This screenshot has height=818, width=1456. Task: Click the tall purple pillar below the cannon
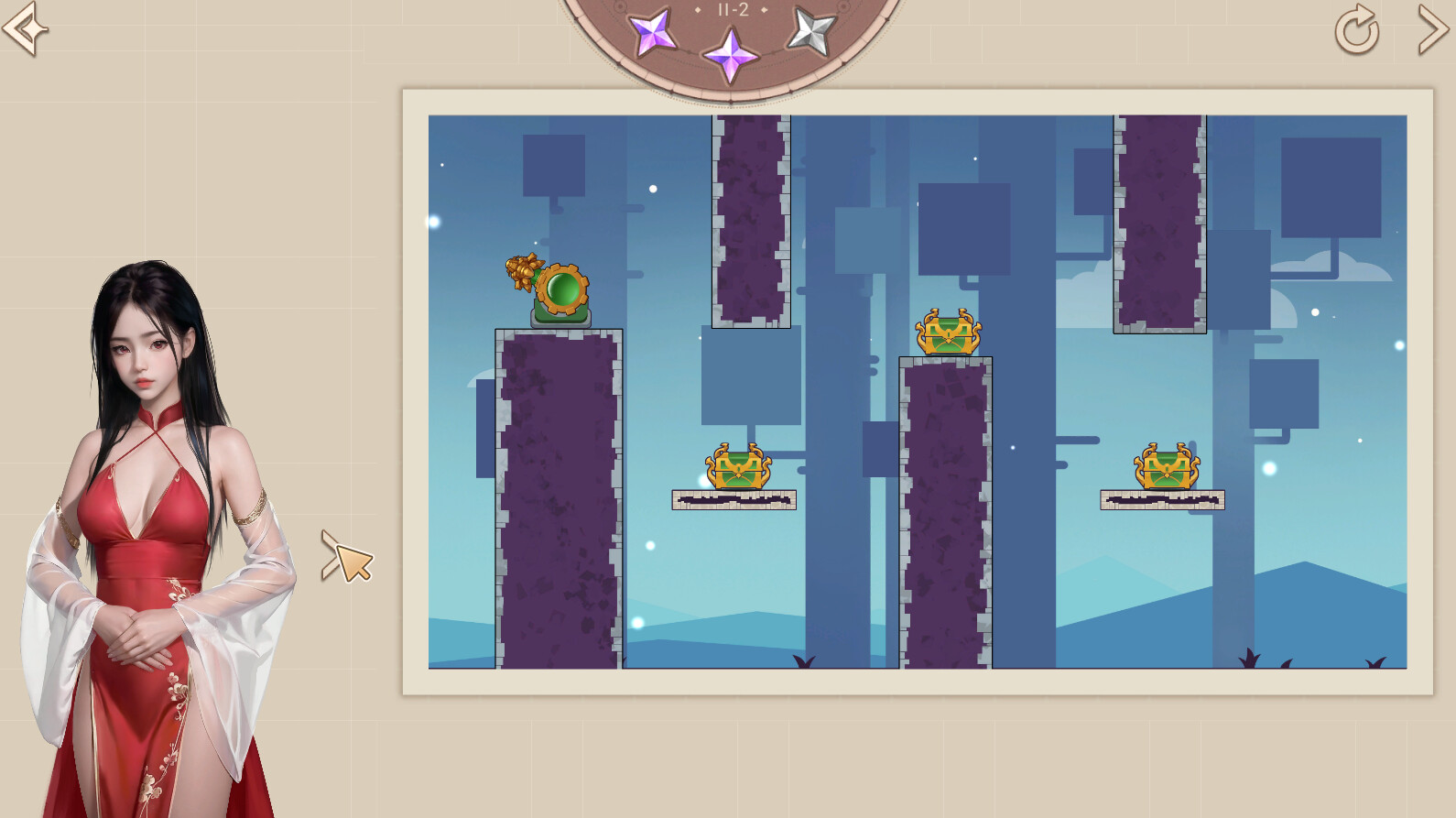[x=557, y=495]
